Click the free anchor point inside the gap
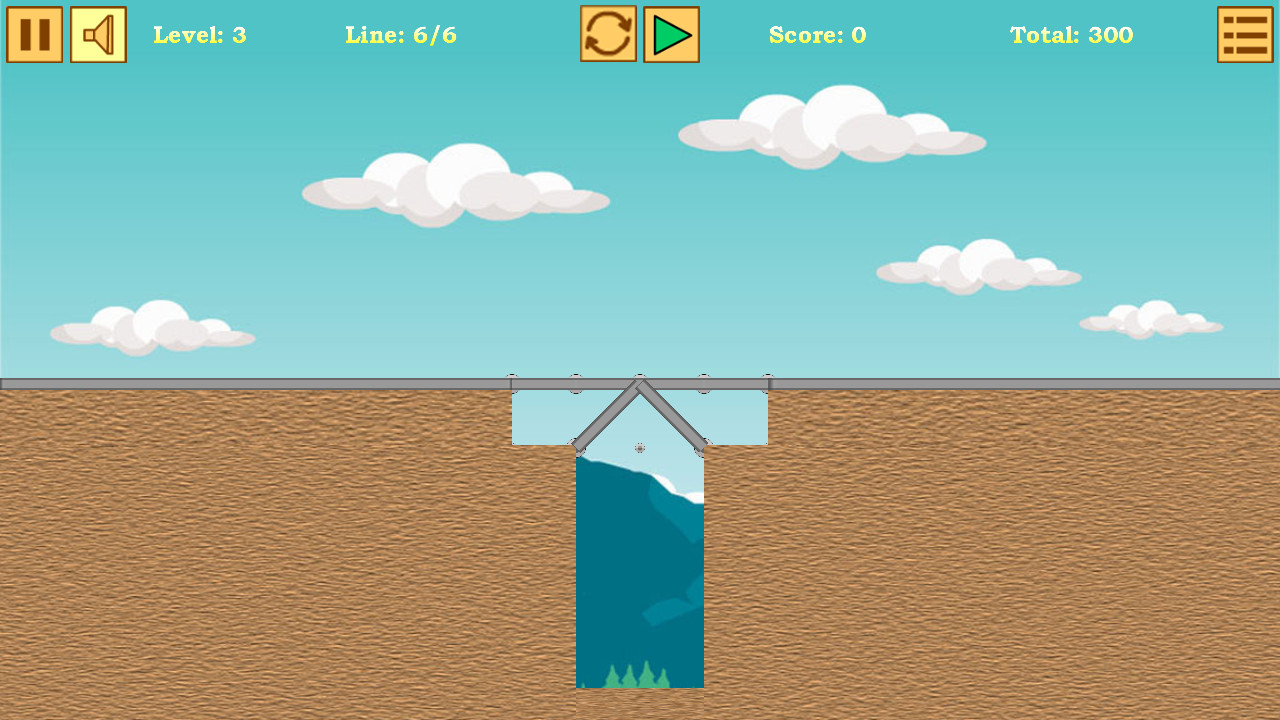This screenshot has width=1280, height=720. point(639,447)
